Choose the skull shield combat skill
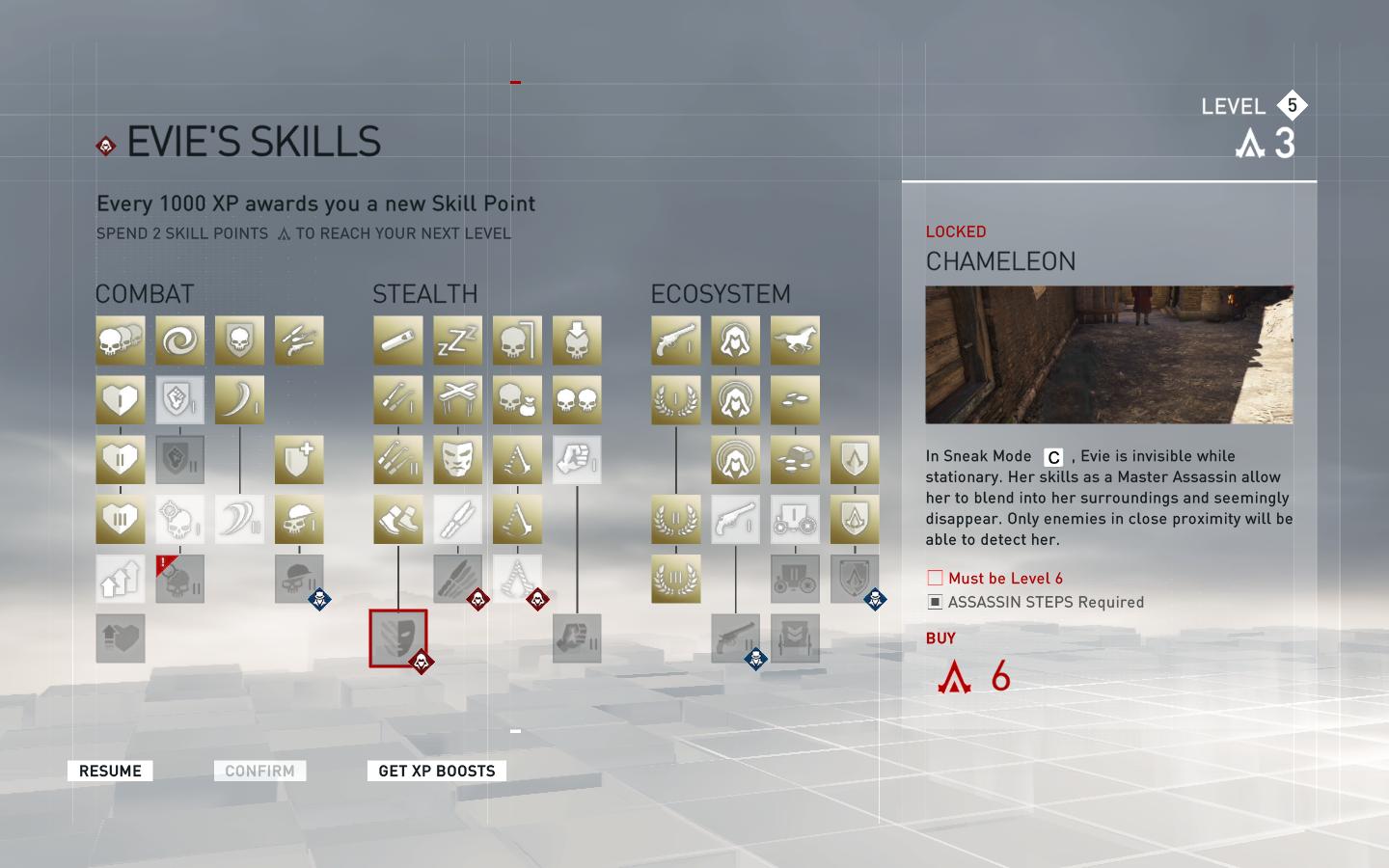 (239, 340)
